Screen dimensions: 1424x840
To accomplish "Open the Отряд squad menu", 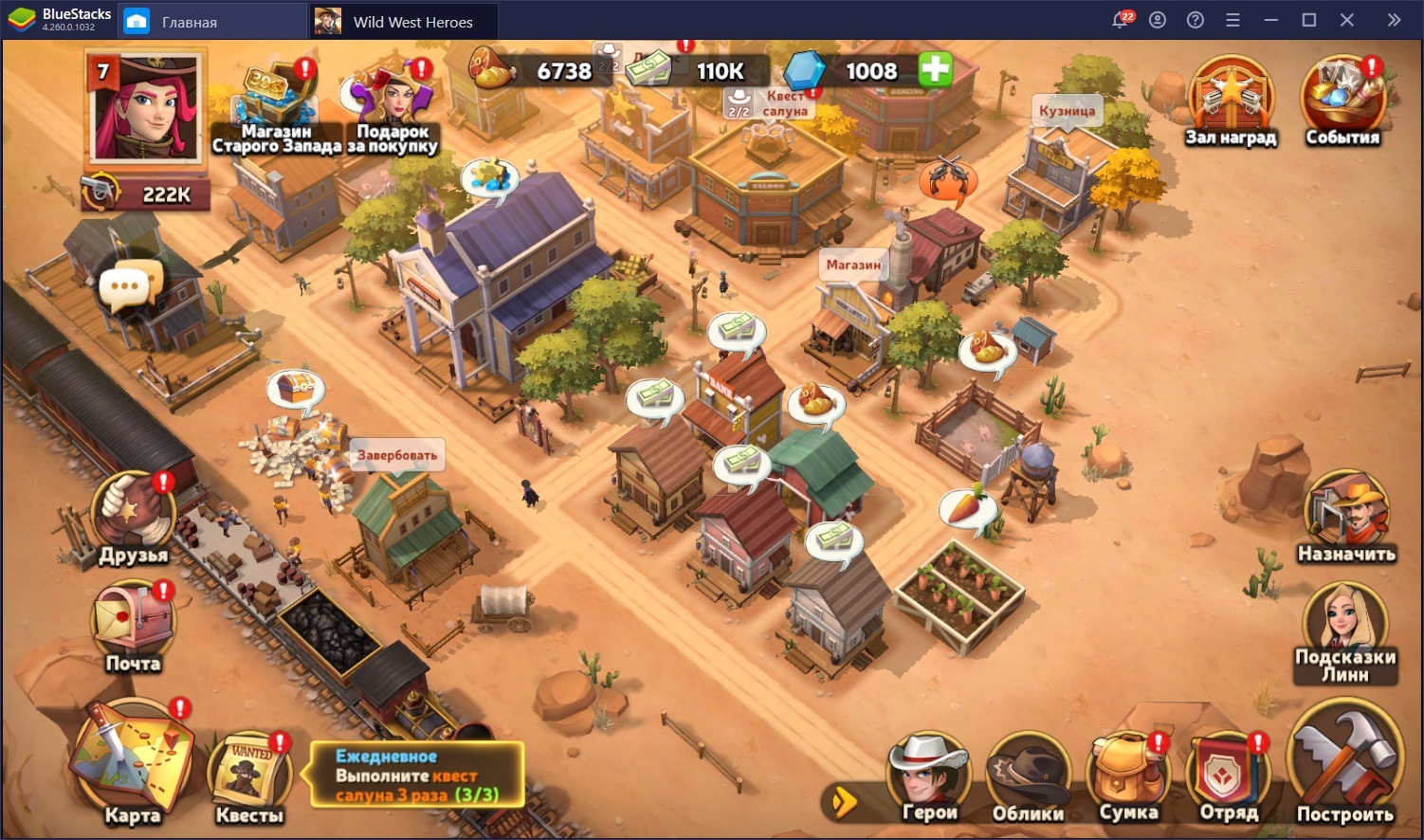I will (x=1229, y=777).
